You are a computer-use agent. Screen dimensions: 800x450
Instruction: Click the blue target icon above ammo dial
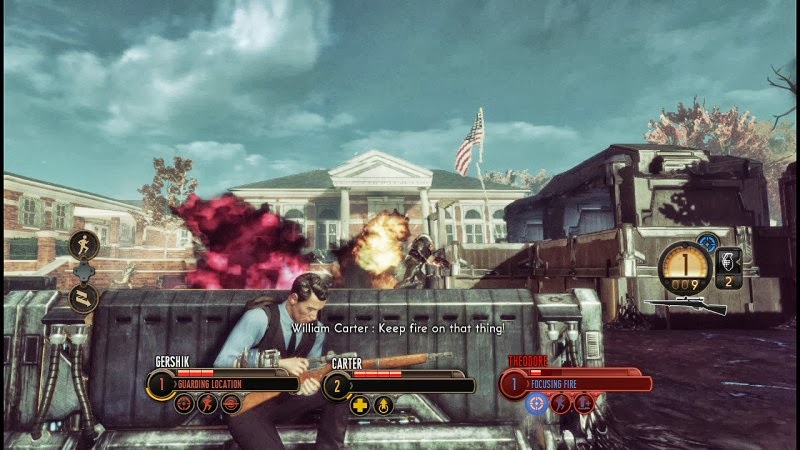coord(708,241)
